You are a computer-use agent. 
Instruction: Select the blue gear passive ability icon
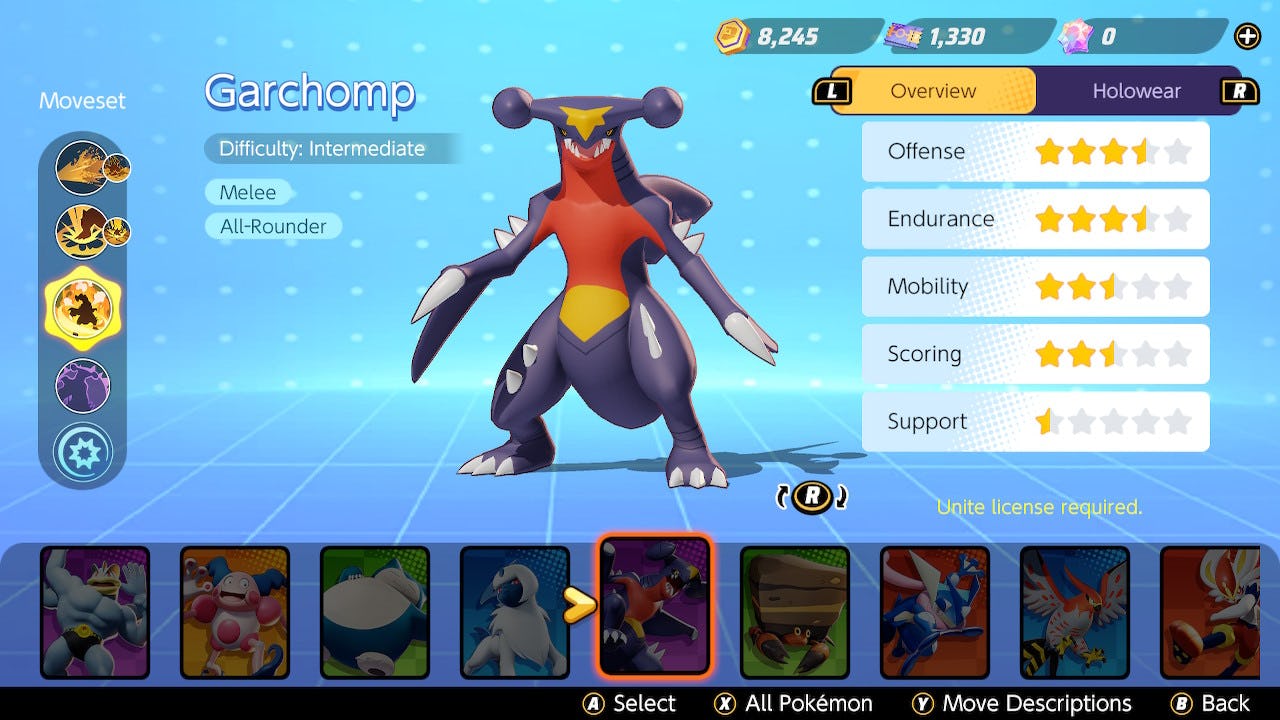tap(82, 452)
